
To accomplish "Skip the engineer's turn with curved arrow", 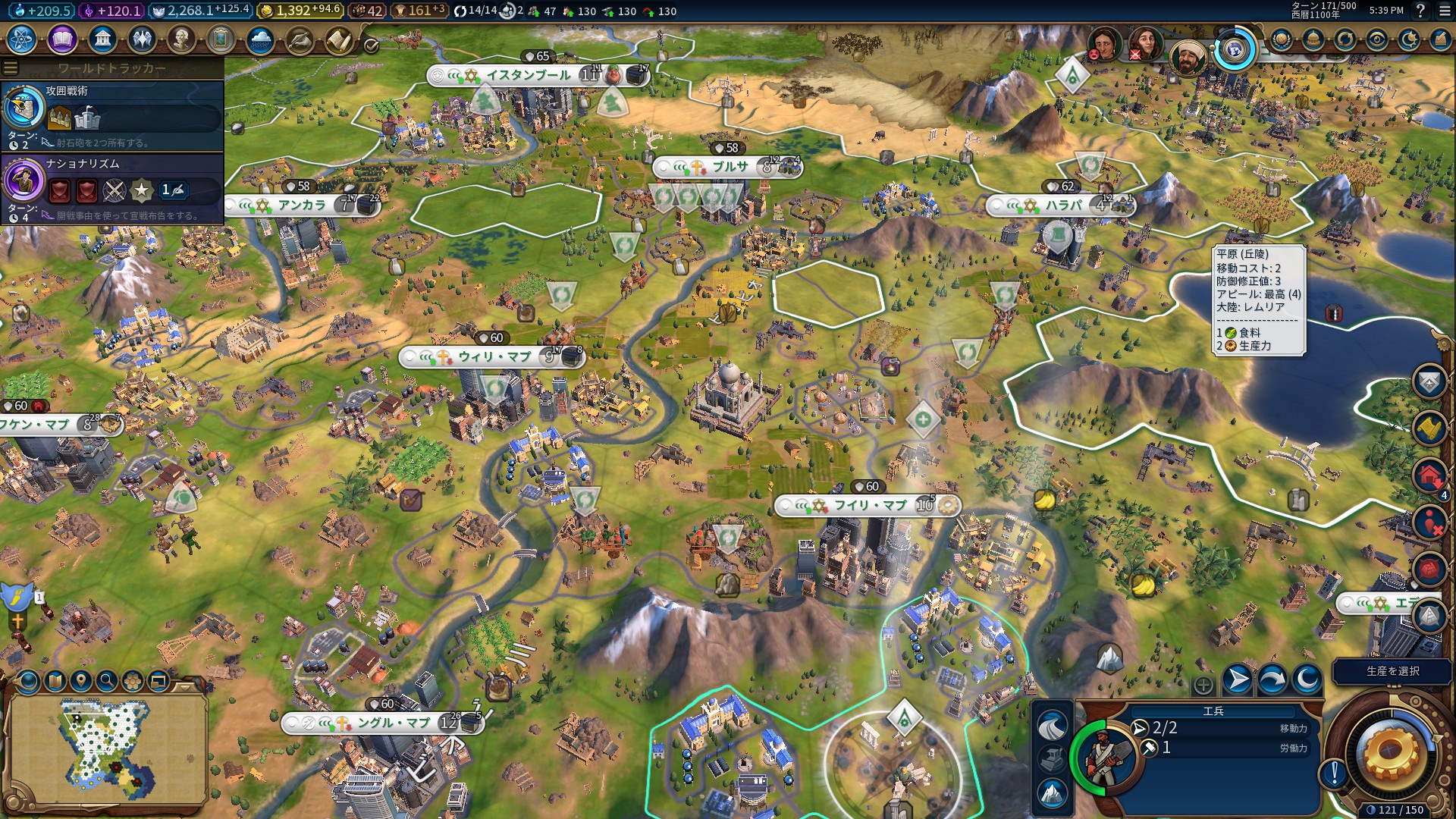I will (1272, 679).
